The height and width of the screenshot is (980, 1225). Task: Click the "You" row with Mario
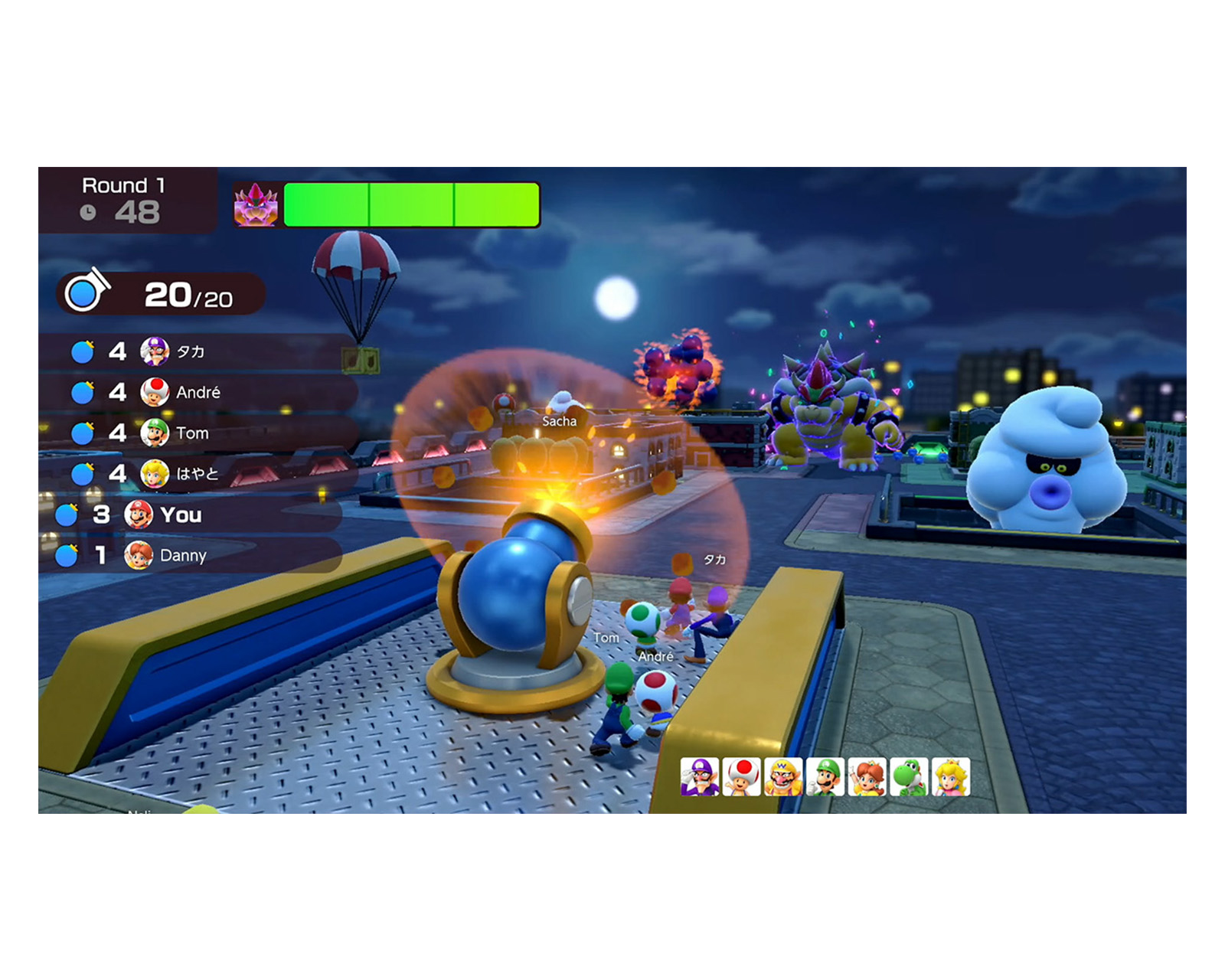181,514
